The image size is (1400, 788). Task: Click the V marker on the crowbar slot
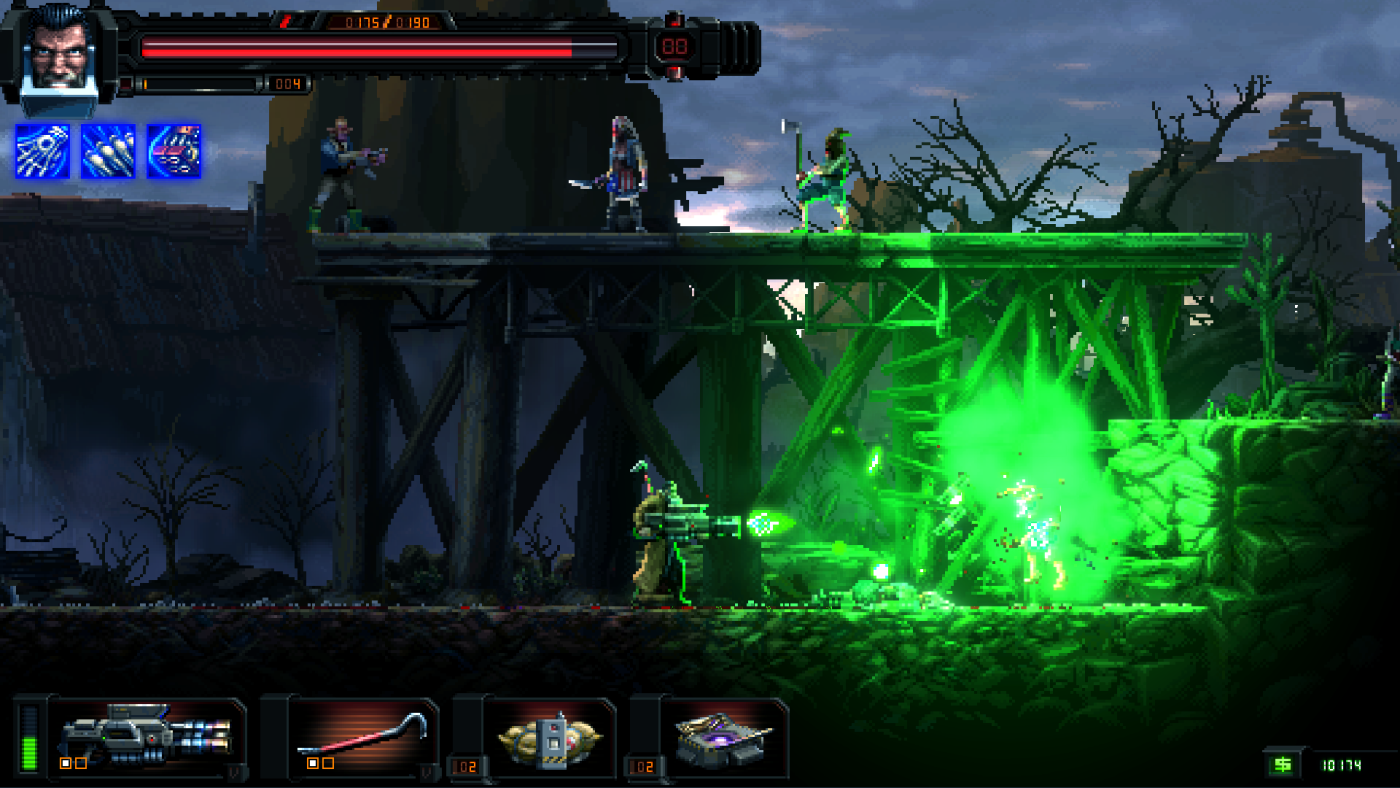point(428,769)
